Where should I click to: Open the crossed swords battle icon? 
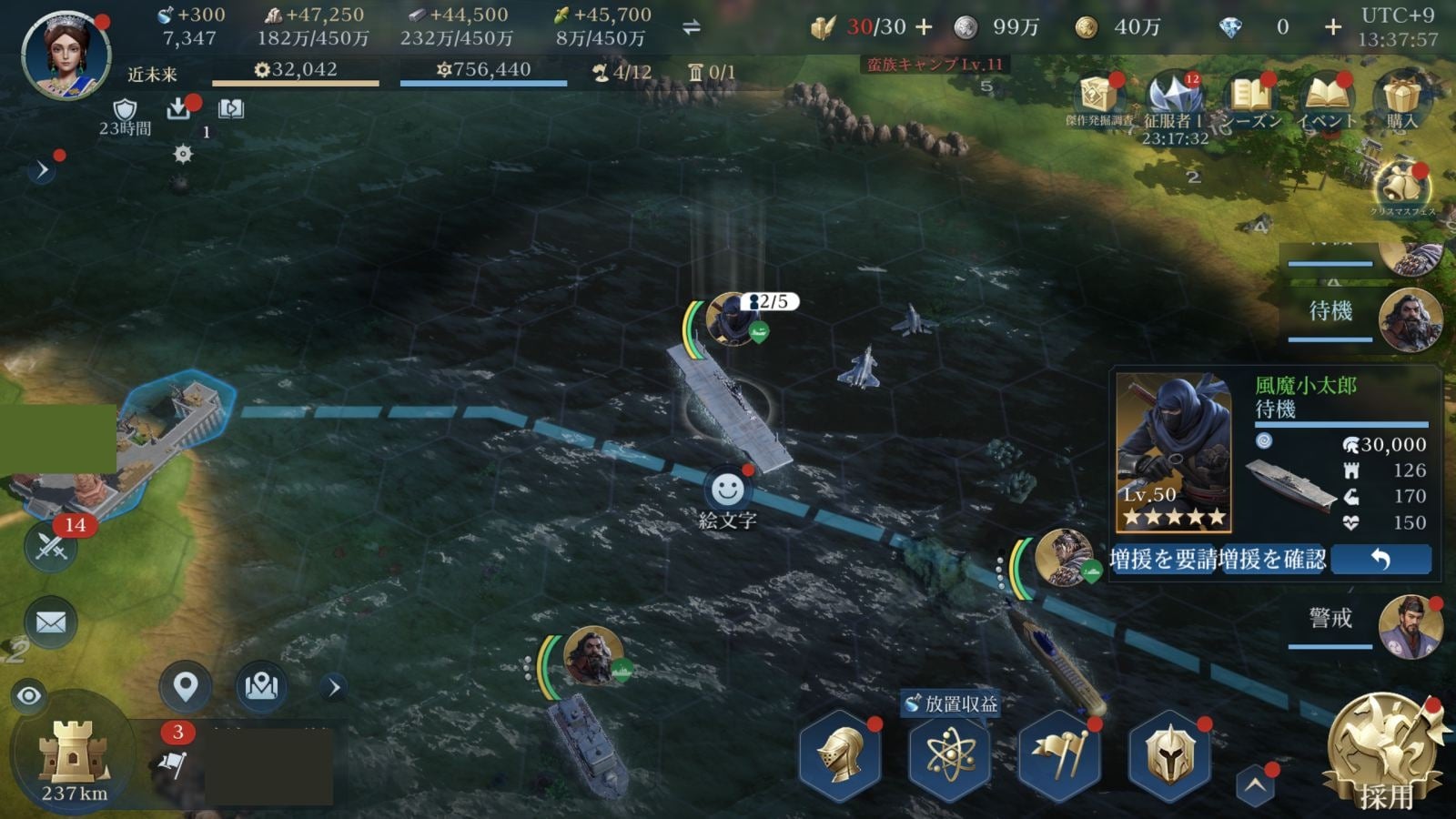[51, 546]
